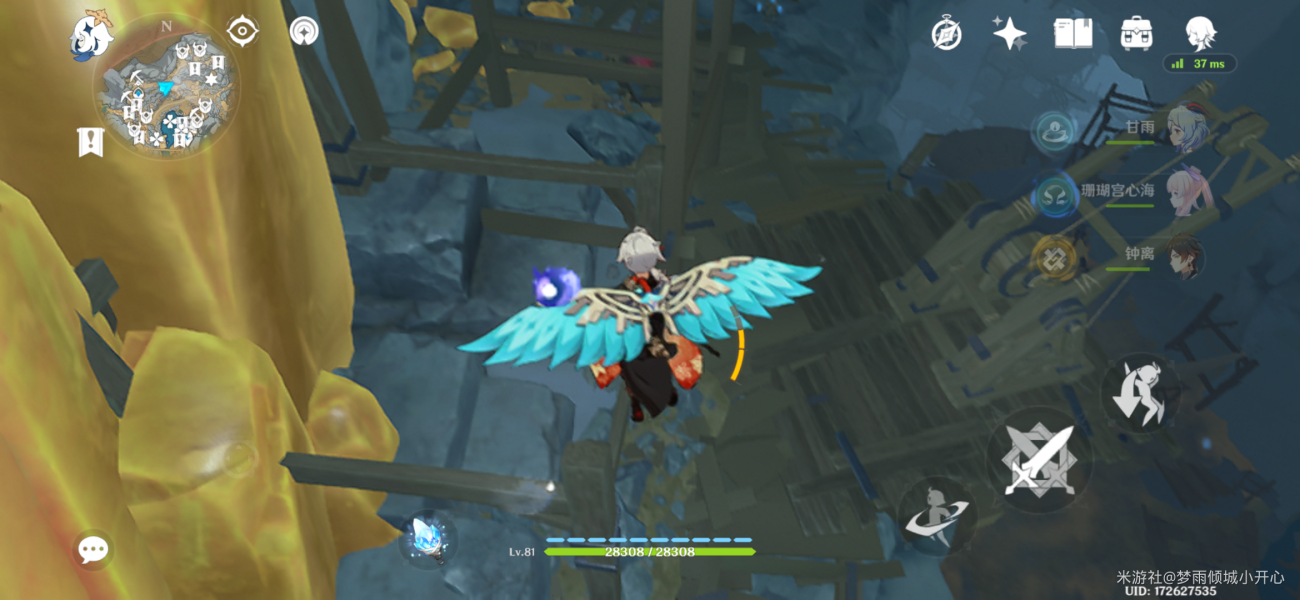The image size is (1300, 600).
Task: Open the backpack inventory
Action: (1135, 34)
